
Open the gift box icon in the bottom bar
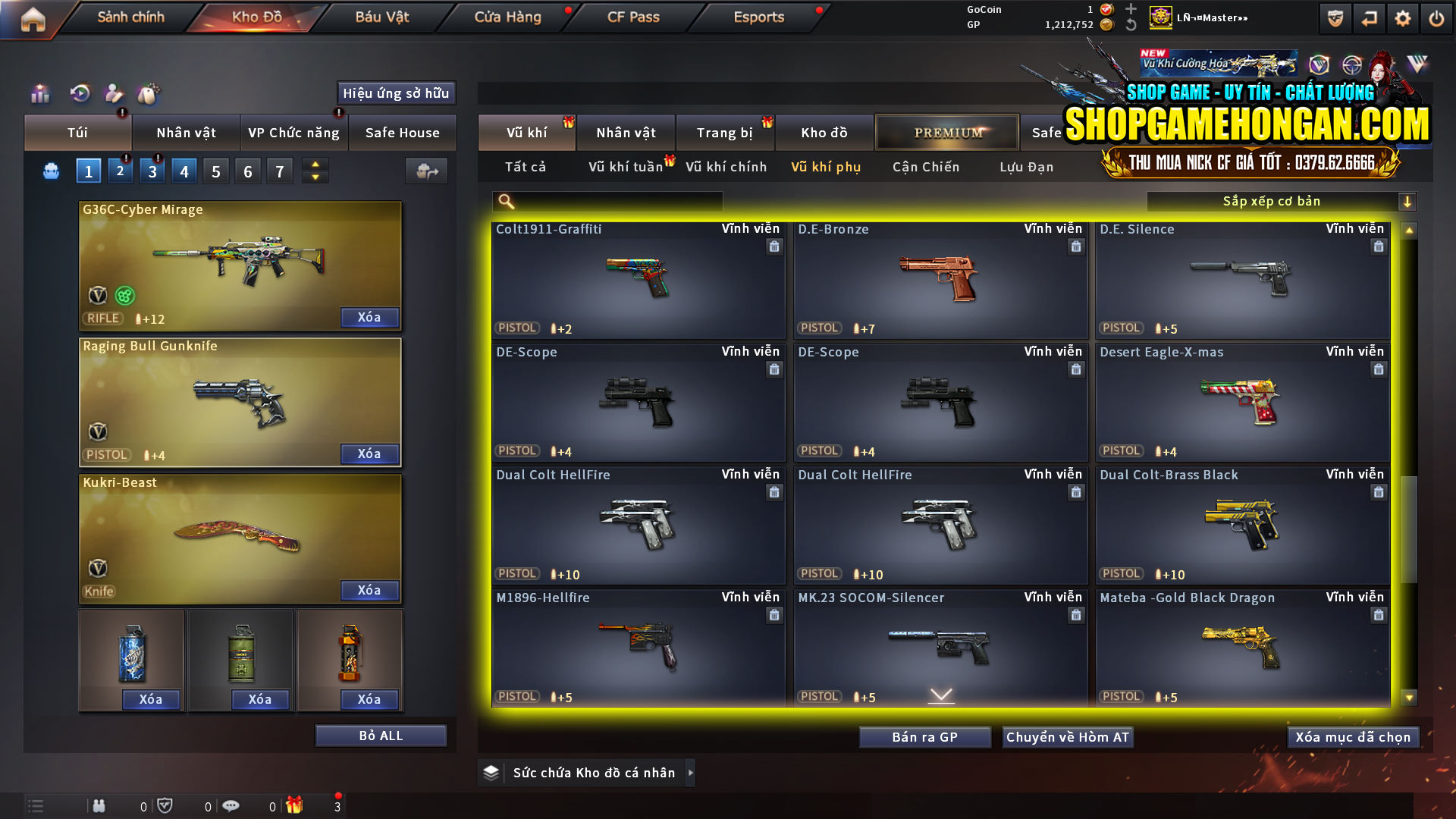click(296, 805)
